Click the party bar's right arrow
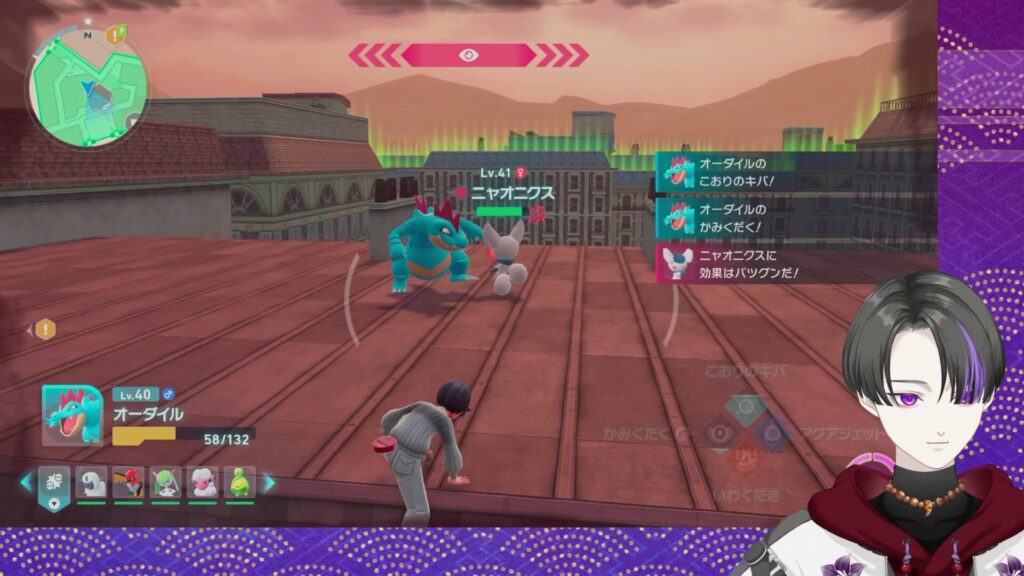This screenshot has width=1024, height=576. (x=268, y=482)
